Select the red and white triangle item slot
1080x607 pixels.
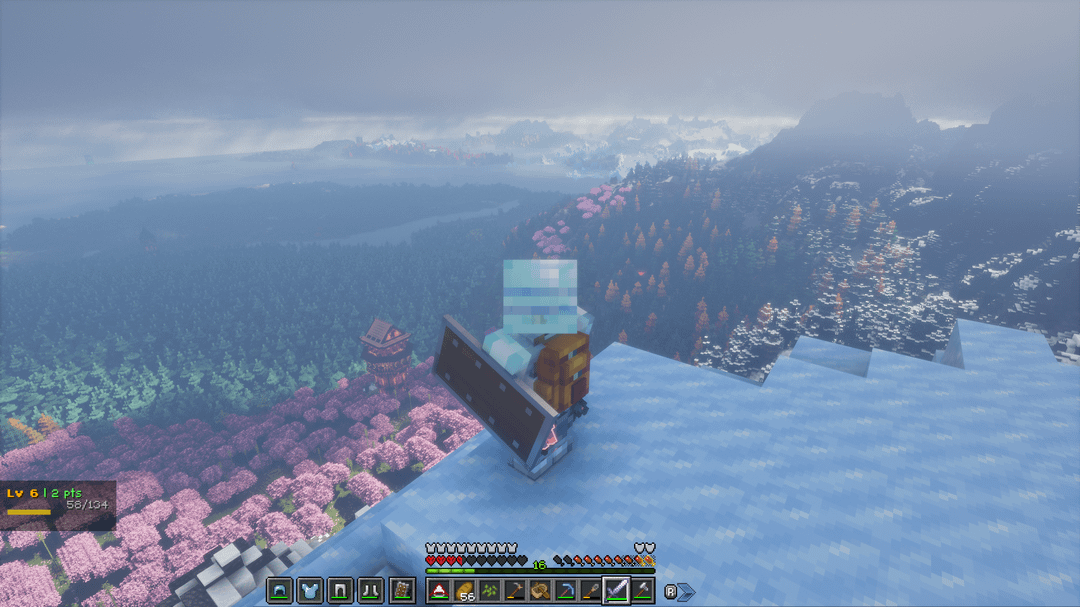coord(439,590)
